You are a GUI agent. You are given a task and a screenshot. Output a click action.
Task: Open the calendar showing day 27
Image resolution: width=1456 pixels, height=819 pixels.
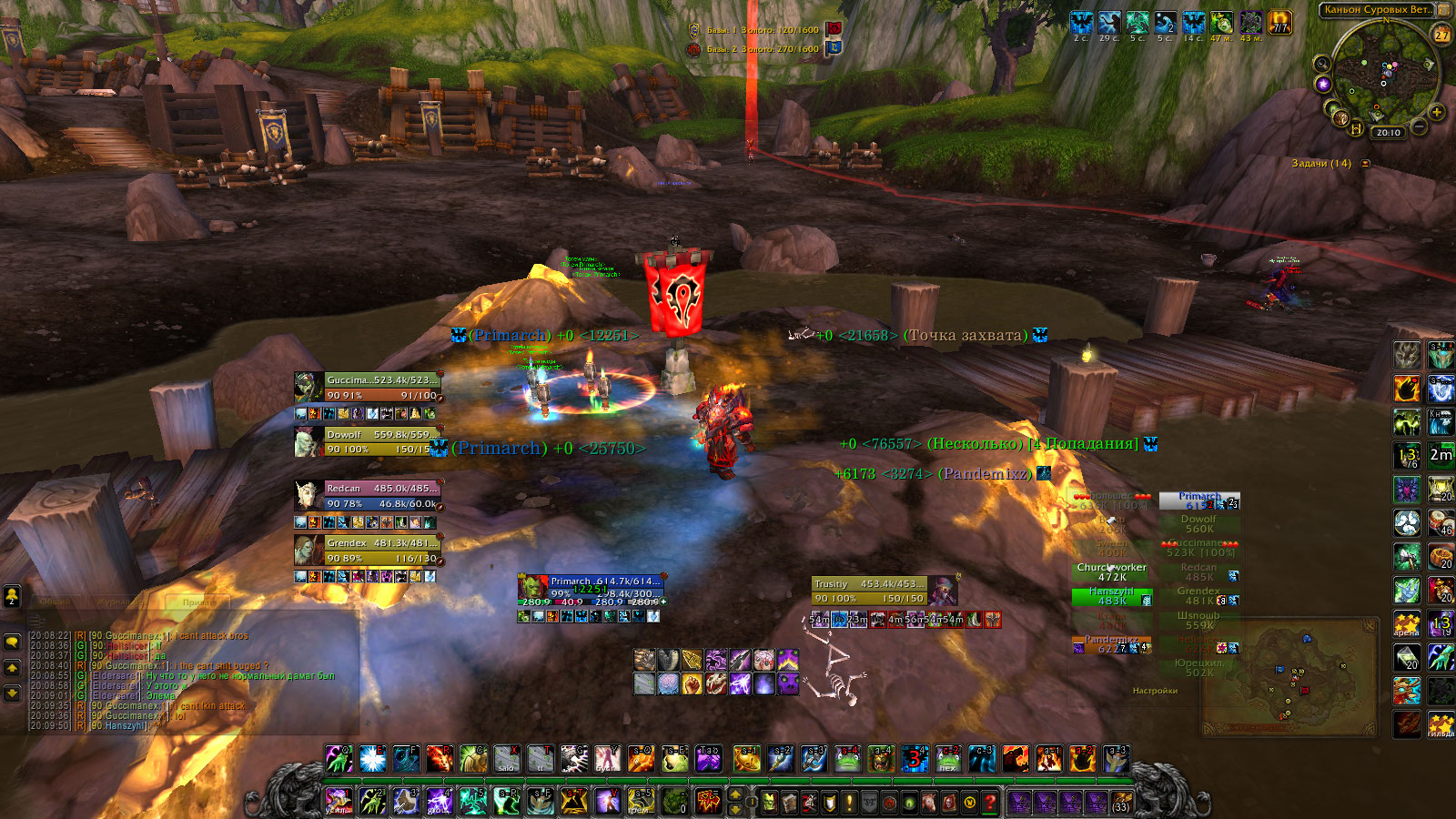(x=1441, y=35)
